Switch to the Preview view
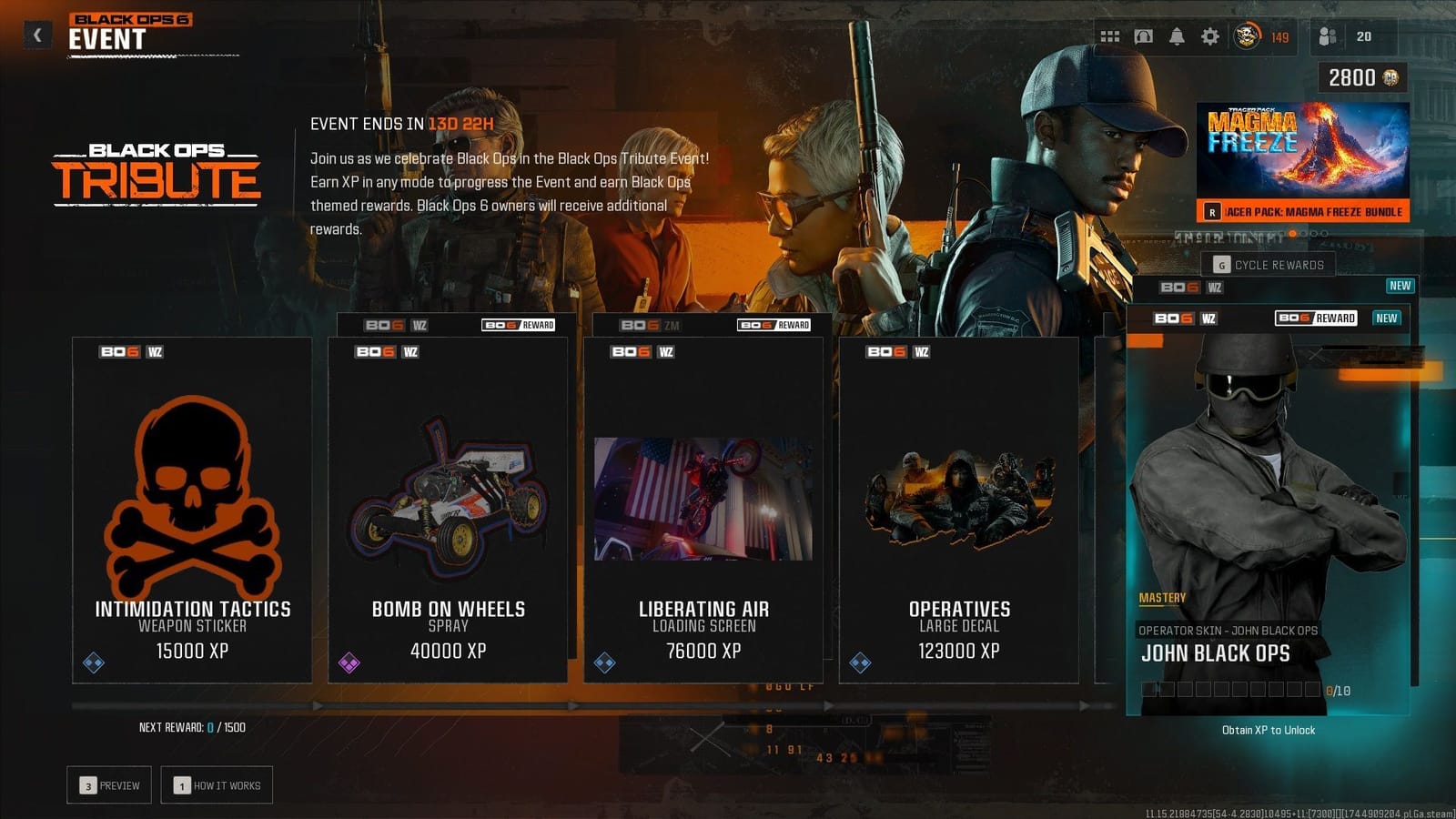1456x819 pixels. pos(108,784)
